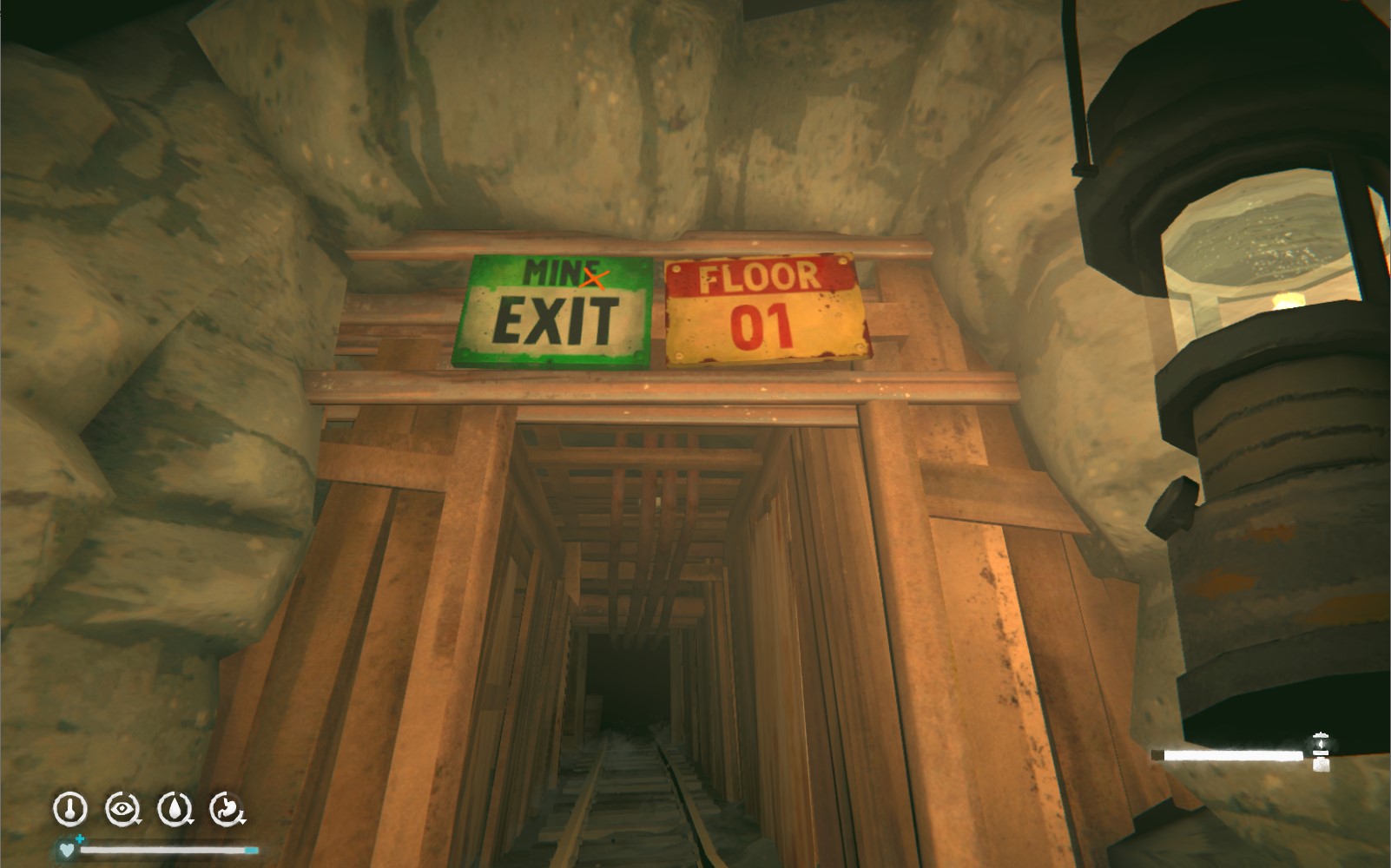Image resolution: width=1391 pixels, height=868 pixels.
Task: Click the heart condition icon
Action: [x=68, y=852]
